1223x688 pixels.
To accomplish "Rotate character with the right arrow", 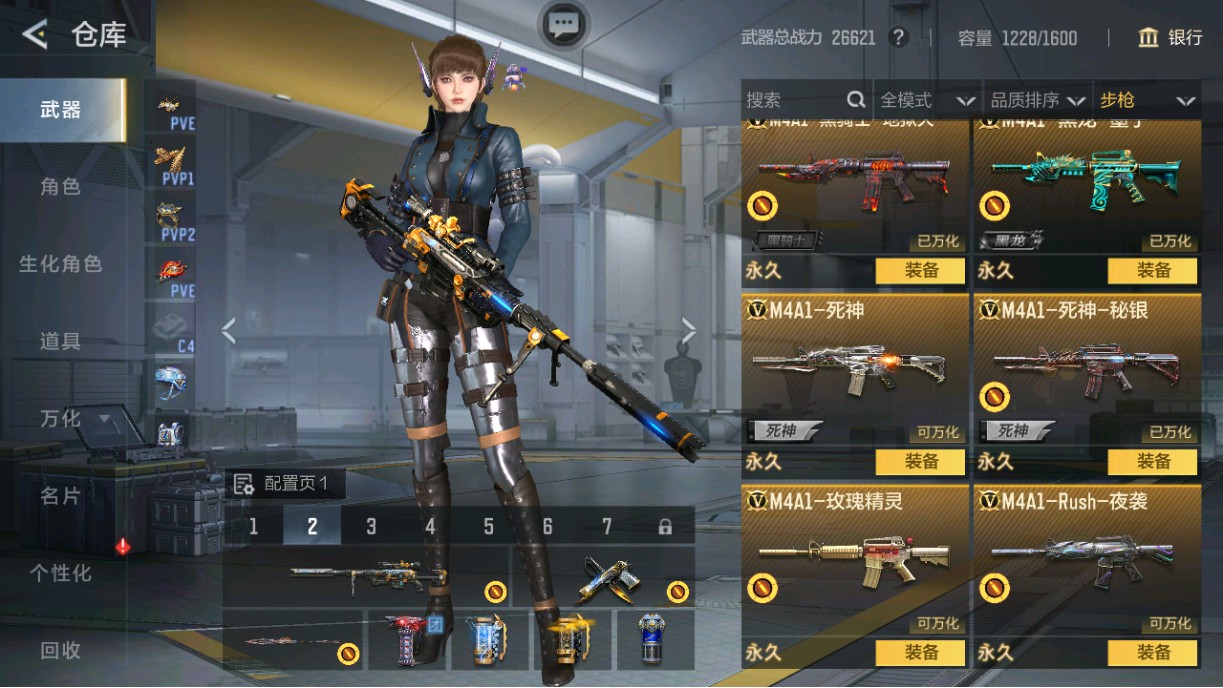I will tap(689, 330).
